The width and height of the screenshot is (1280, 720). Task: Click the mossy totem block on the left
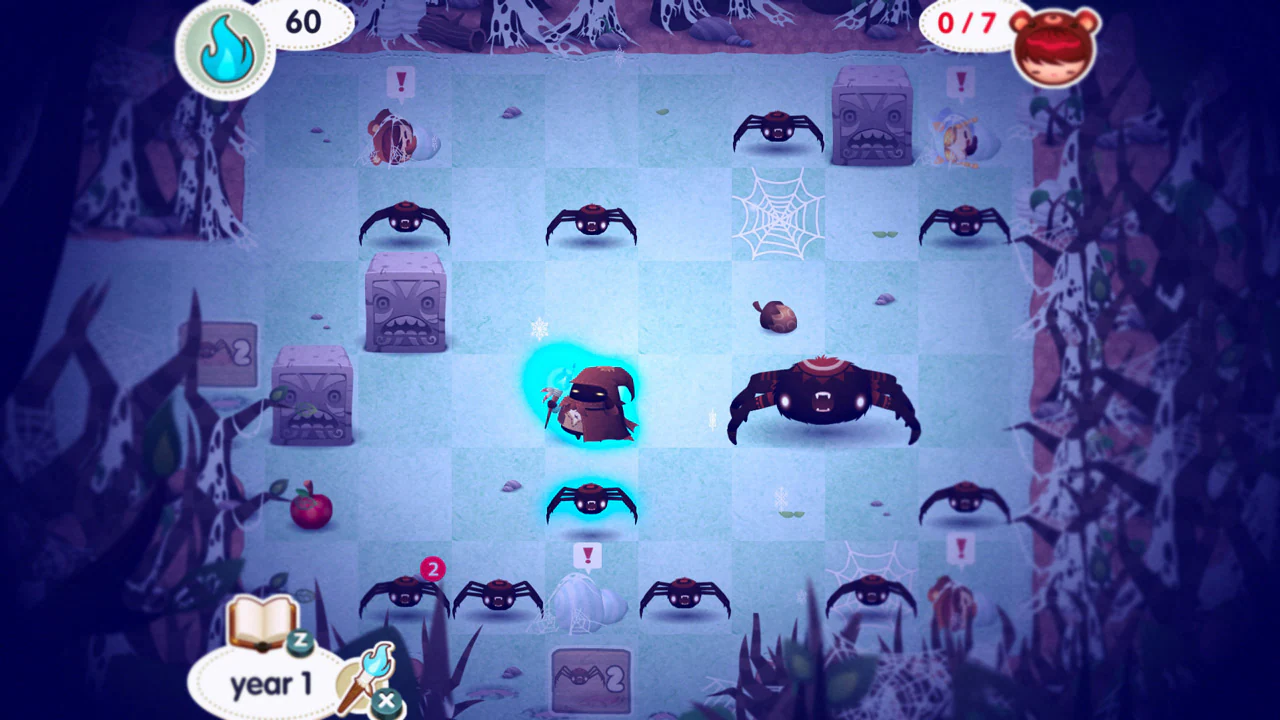coord(310,400)
